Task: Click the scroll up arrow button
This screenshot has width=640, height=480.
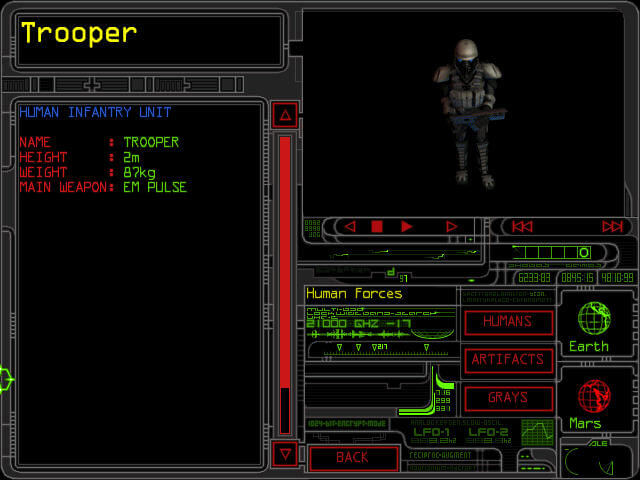Action: 285,116
